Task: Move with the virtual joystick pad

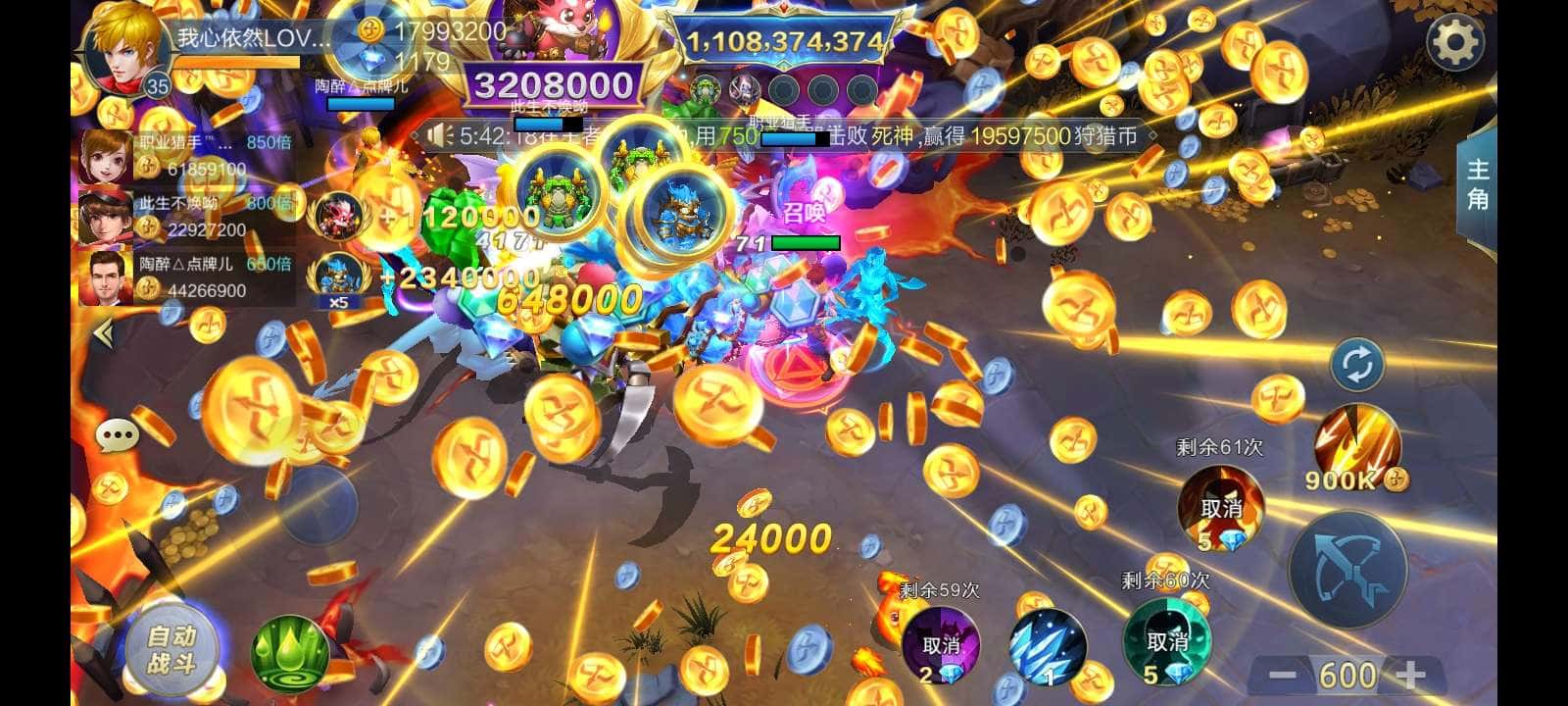Action: pos(318,507)
